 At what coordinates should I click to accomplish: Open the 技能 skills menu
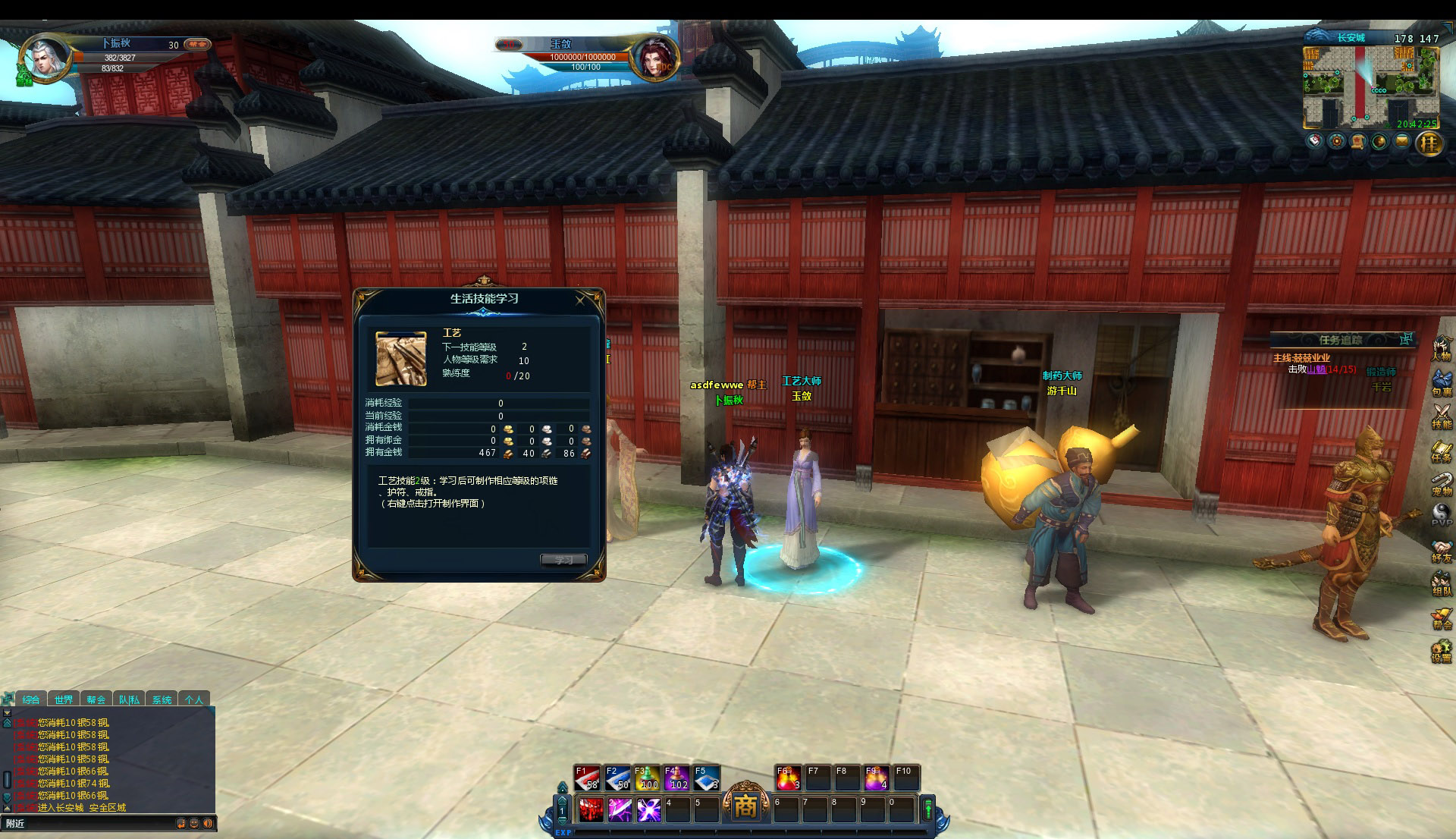[1441, 416]
